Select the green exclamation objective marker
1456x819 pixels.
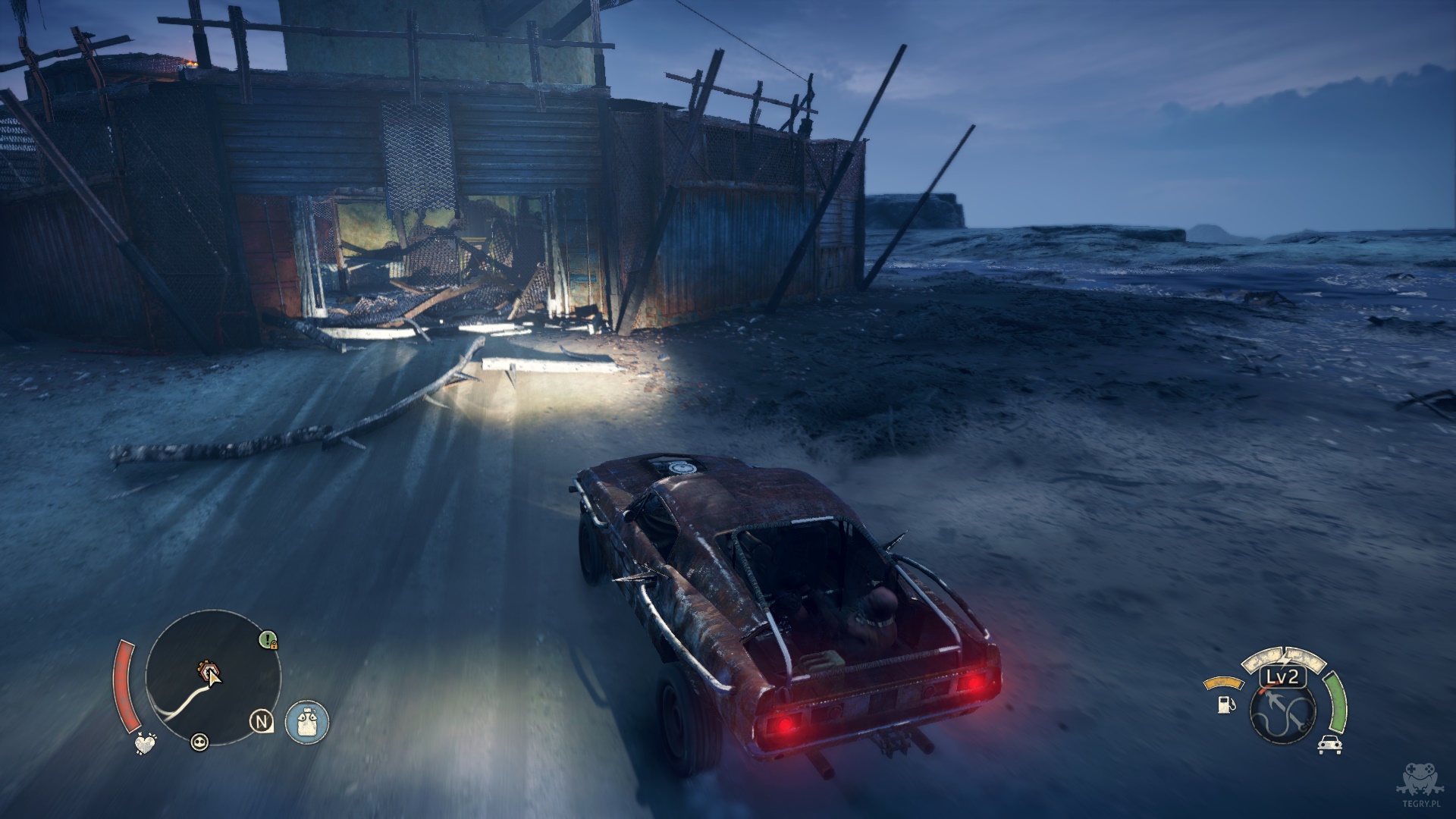tap(267, 640)
